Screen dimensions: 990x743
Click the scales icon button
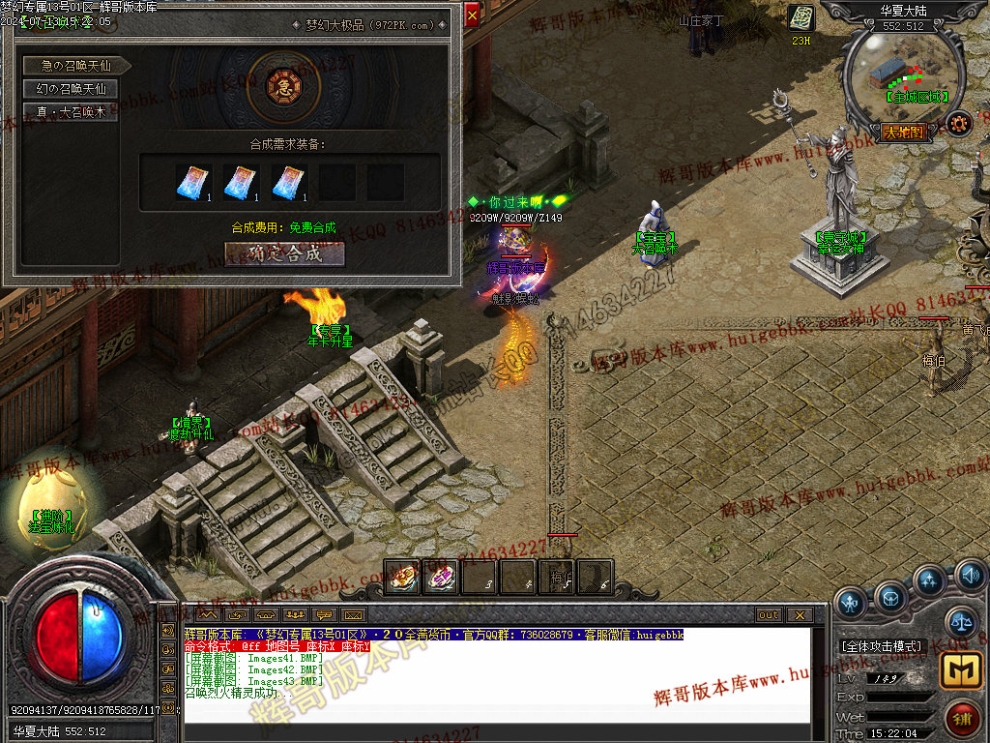coord(961,621)
